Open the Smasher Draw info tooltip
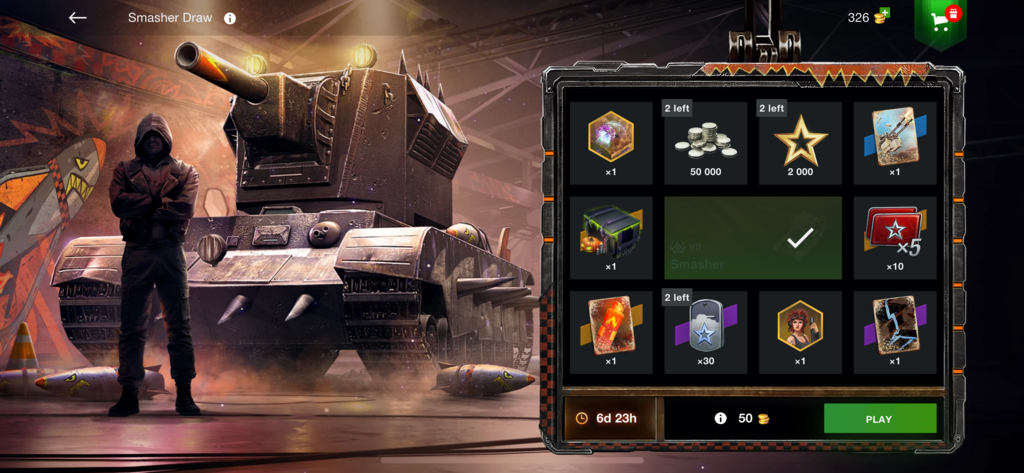 tap(230, 18)
